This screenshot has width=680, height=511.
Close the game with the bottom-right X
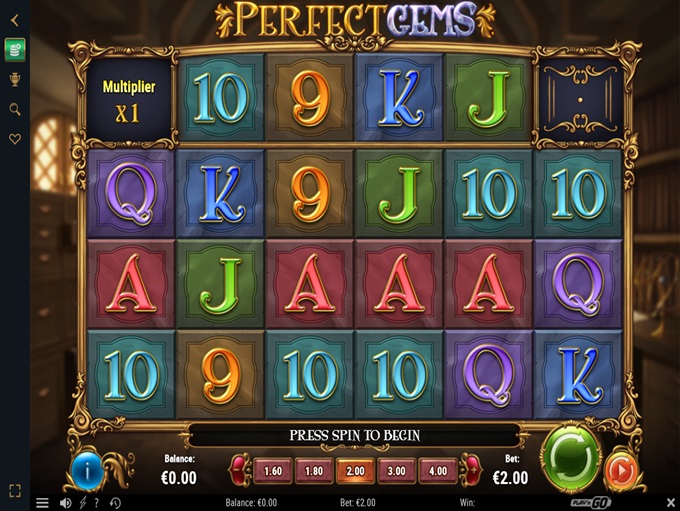click(671, 502)
